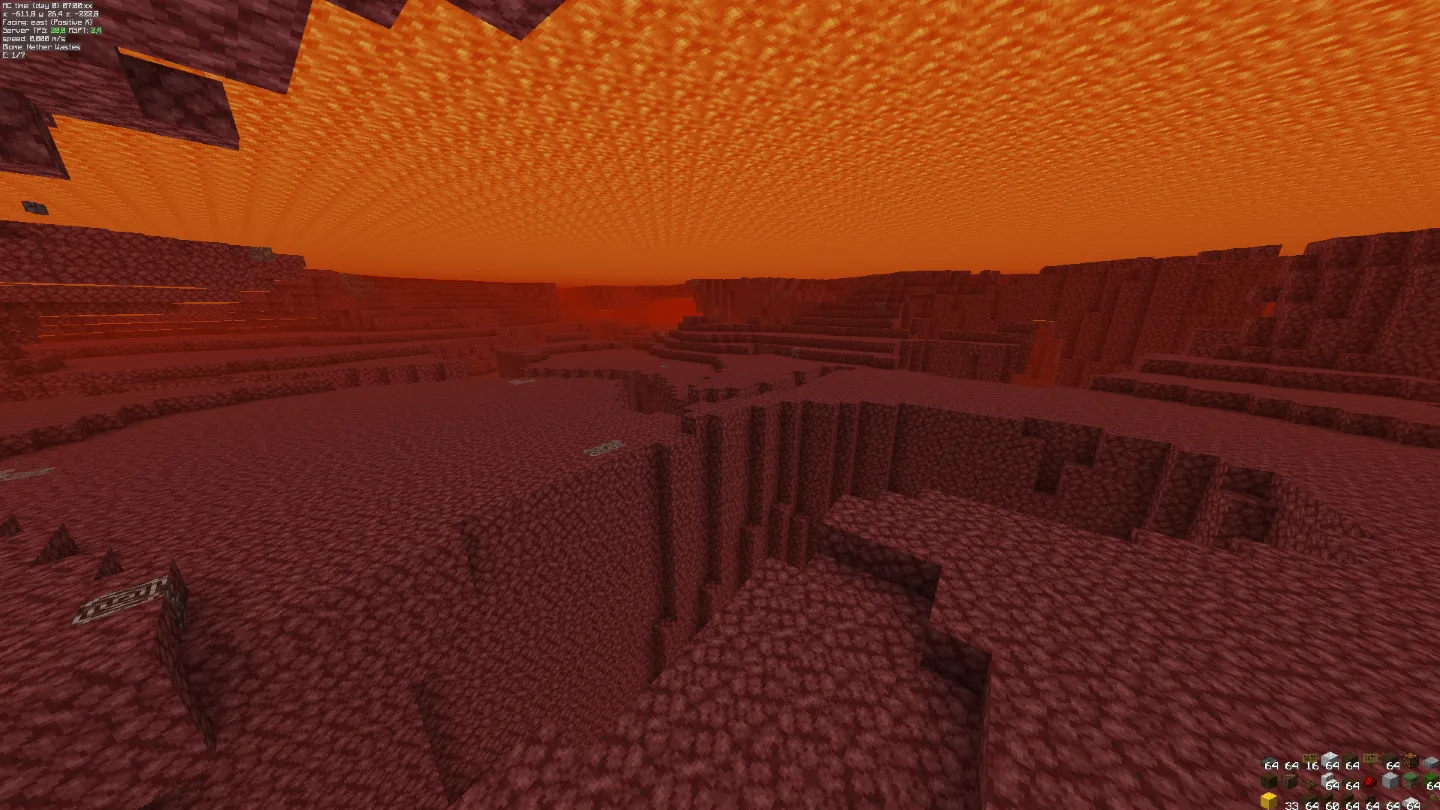1440x810 pixels.
Task: Select the leaves block showing 64
Action: click(x=1432, y=778)
